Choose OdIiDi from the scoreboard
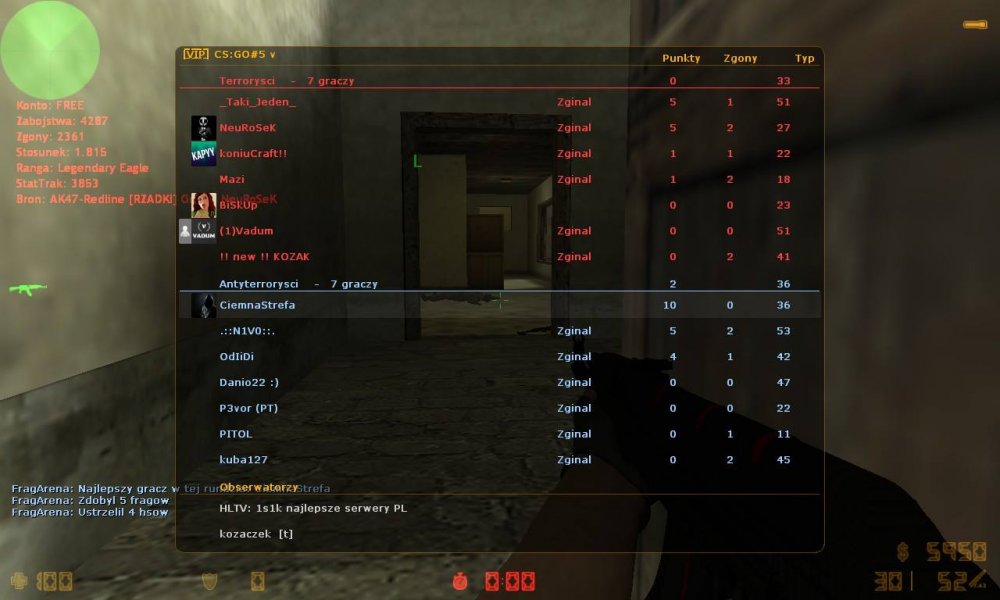 tap(237, 357)
